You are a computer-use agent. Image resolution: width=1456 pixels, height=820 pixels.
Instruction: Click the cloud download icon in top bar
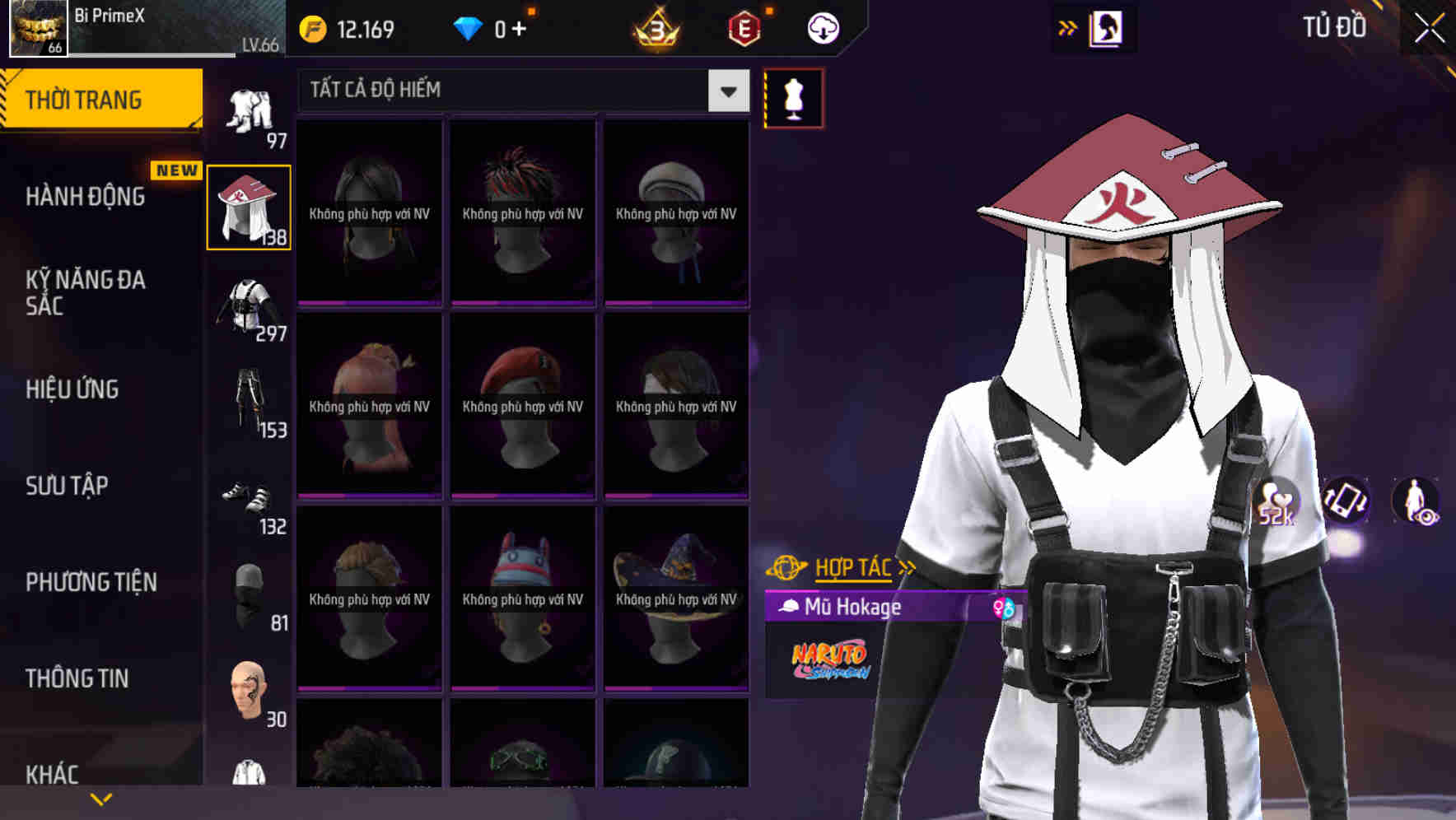coord(823,27)
